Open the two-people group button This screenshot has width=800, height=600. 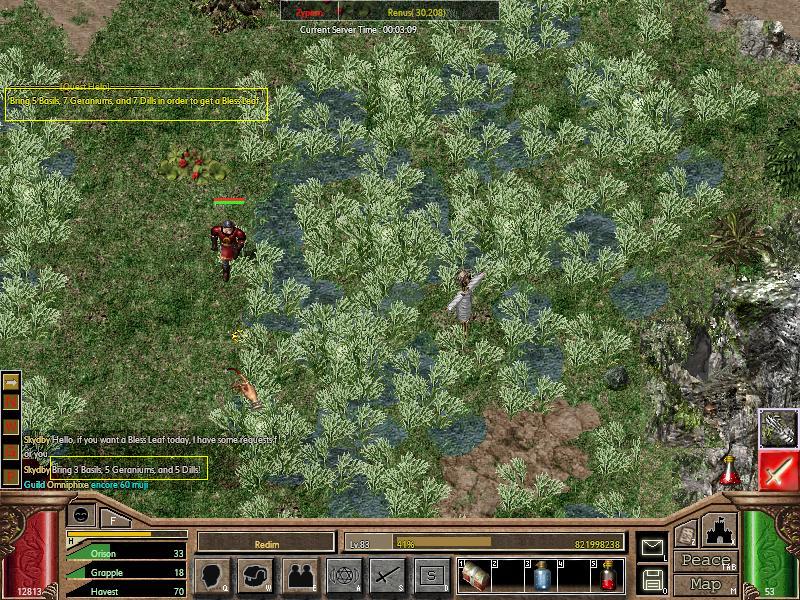click(x=300, y=575)
